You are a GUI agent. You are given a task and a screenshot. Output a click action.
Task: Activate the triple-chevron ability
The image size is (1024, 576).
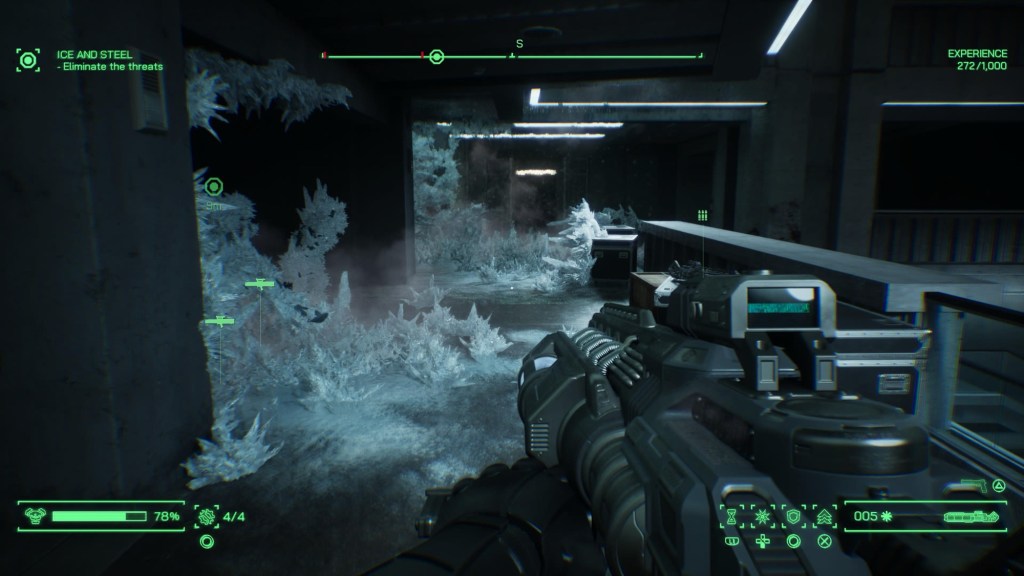coord(824,516)
